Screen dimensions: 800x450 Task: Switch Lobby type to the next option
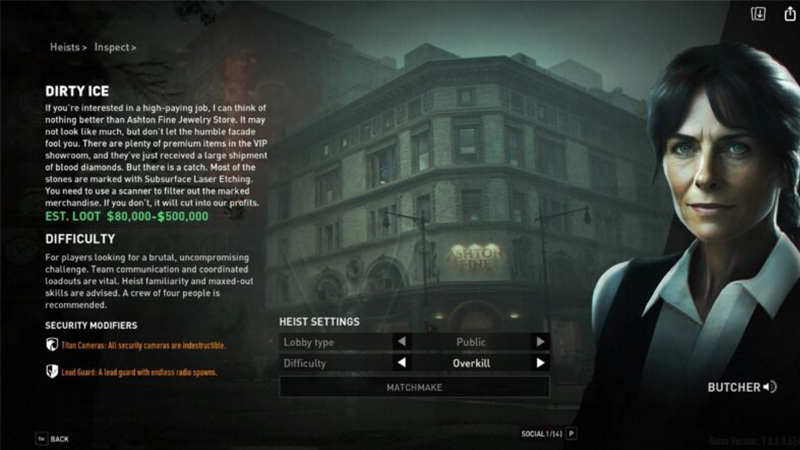(x=540, y=341)
